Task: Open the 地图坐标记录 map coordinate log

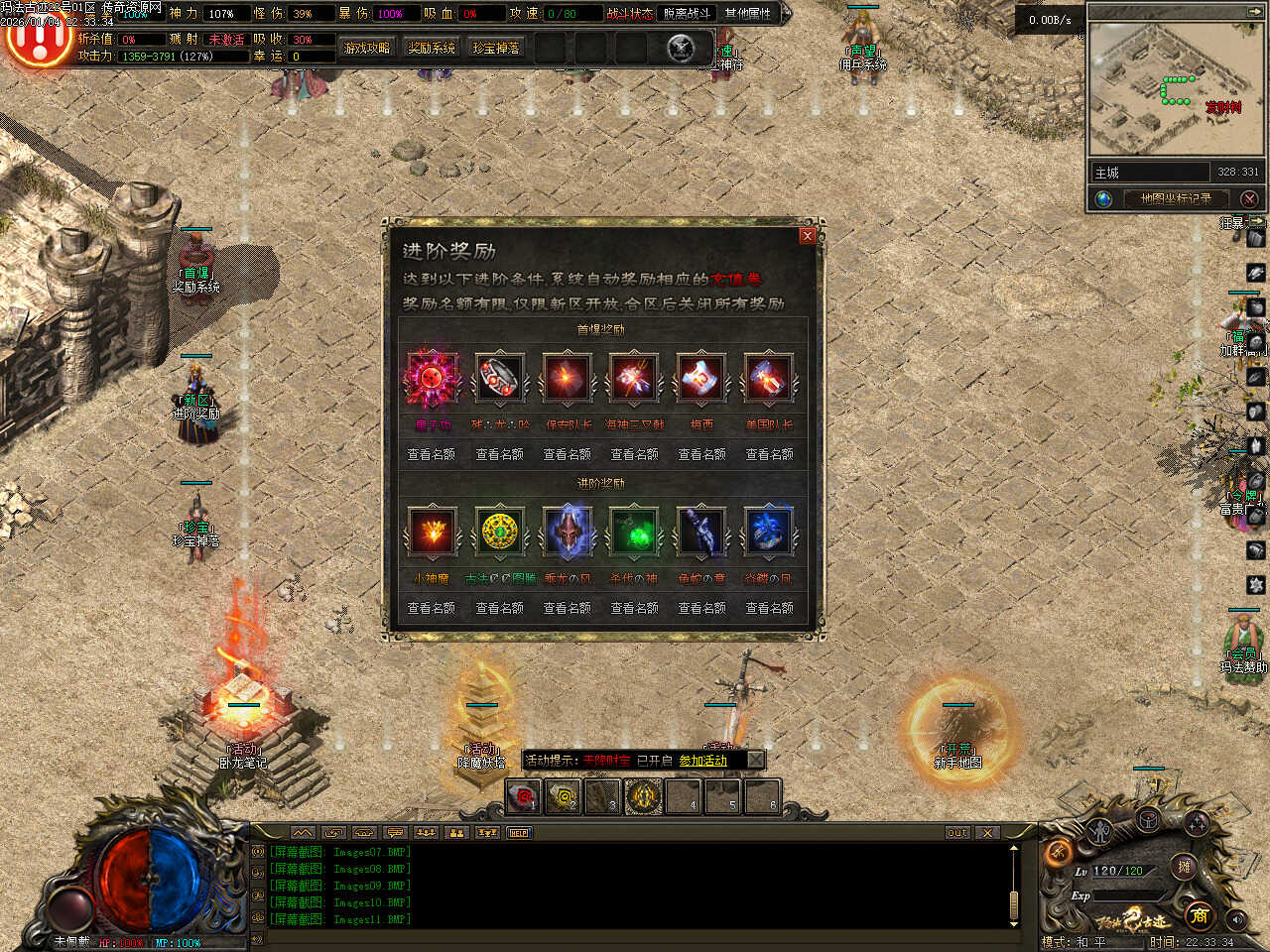Action: tap(1176, 198)
